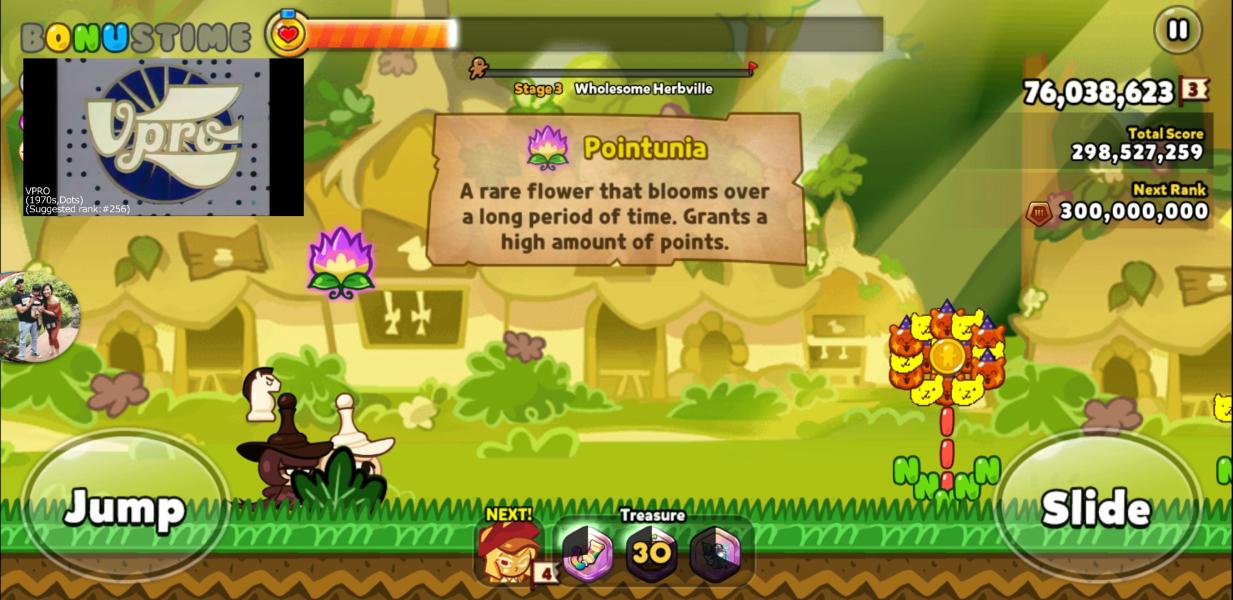Tap the Slide button
The width and height of the screenshot is (1233, 600).
point(1097,506)
